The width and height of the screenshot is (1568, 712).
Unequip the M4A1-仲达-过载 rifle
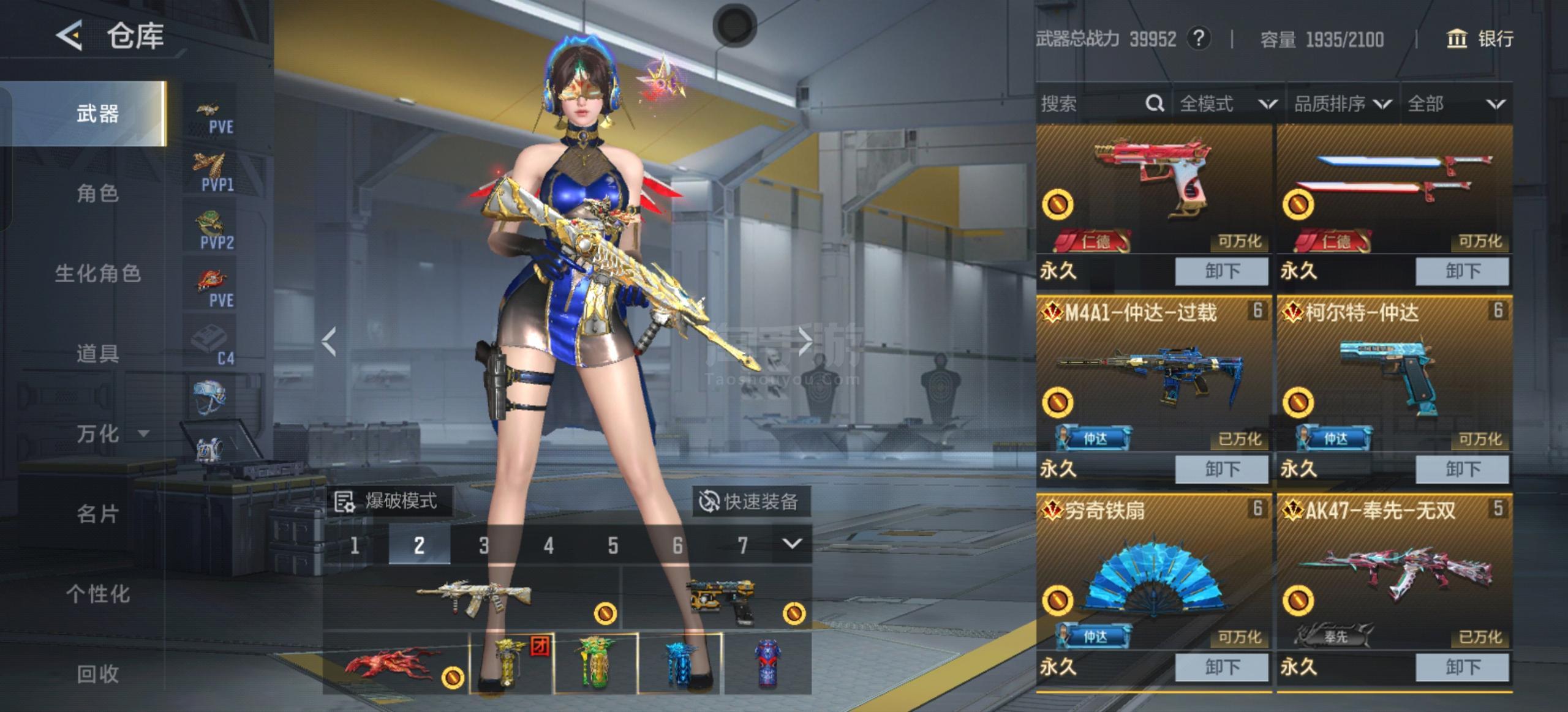(1221, 469)
